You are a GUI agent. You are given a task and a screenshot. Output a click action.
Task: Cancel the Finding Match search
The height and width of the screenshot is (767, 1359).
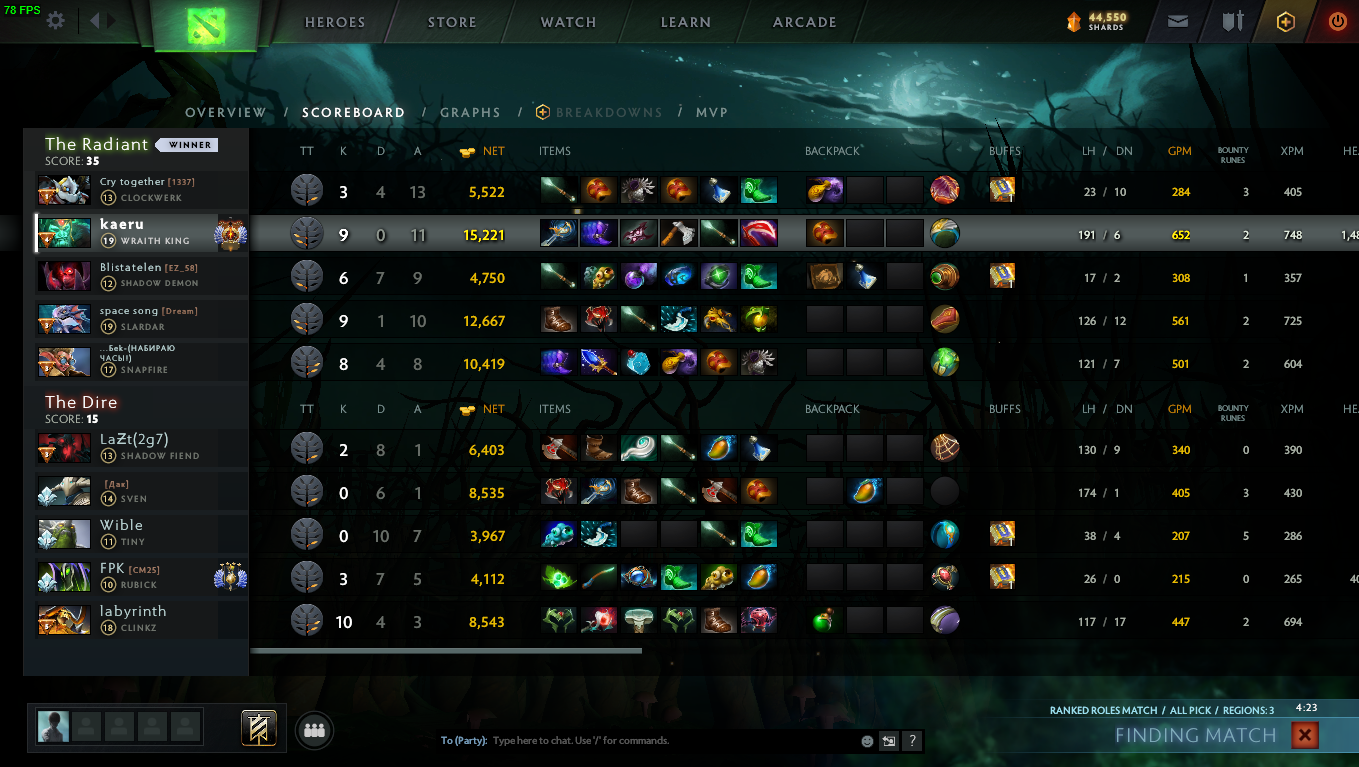click(1304, 736)
